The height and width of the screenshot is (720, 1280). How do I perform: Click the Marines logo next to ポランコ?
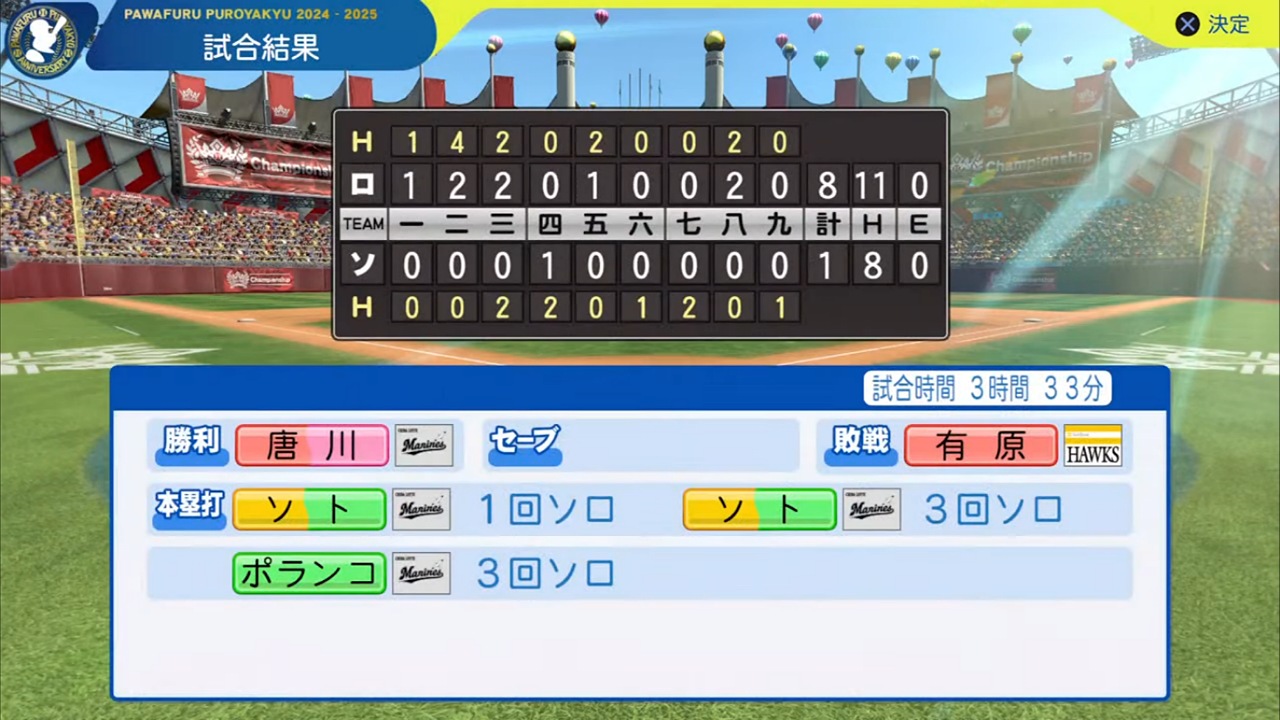pos(421,573)
